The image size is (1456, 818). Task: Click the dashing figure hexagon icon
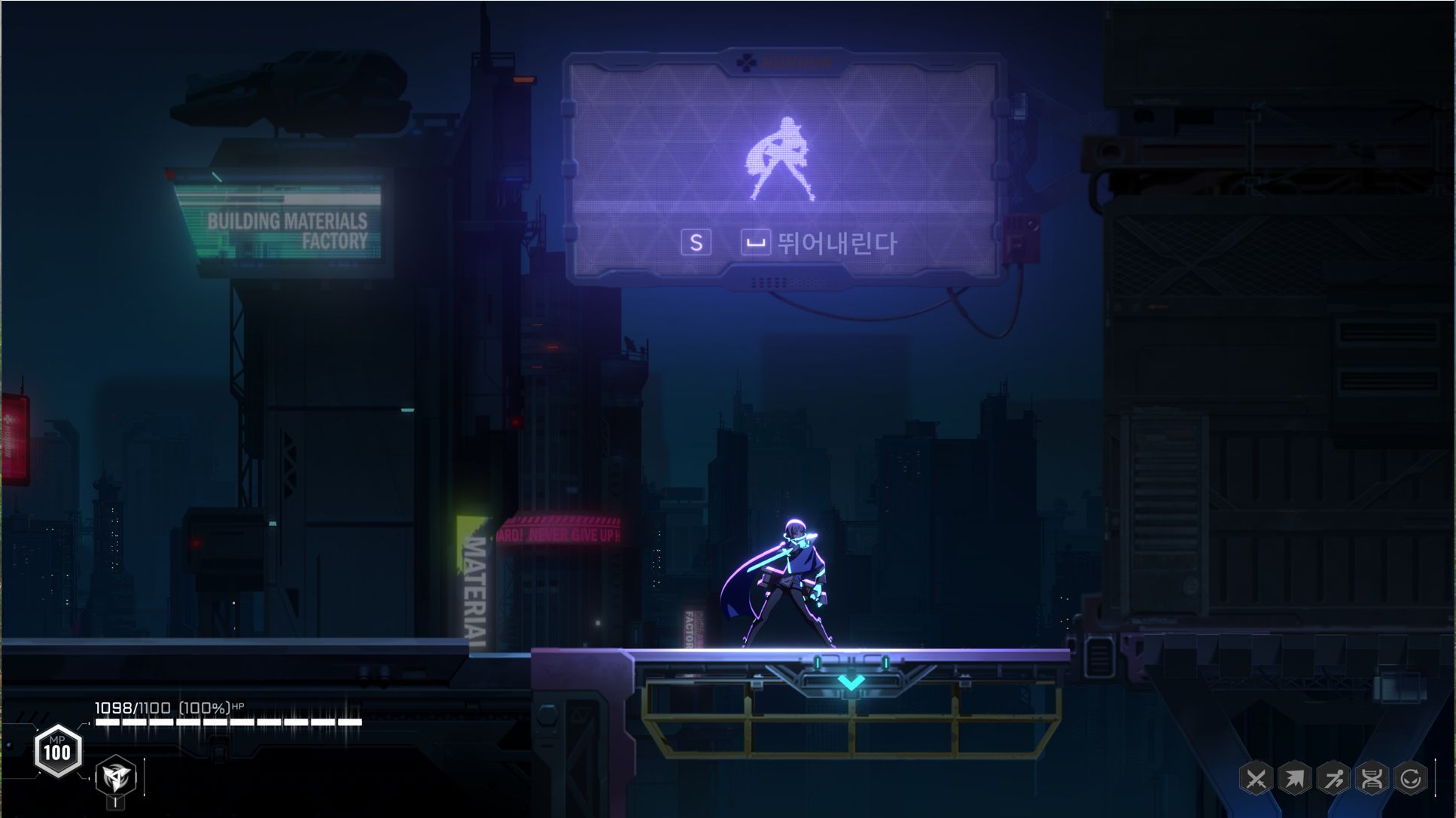point(1333,779)
